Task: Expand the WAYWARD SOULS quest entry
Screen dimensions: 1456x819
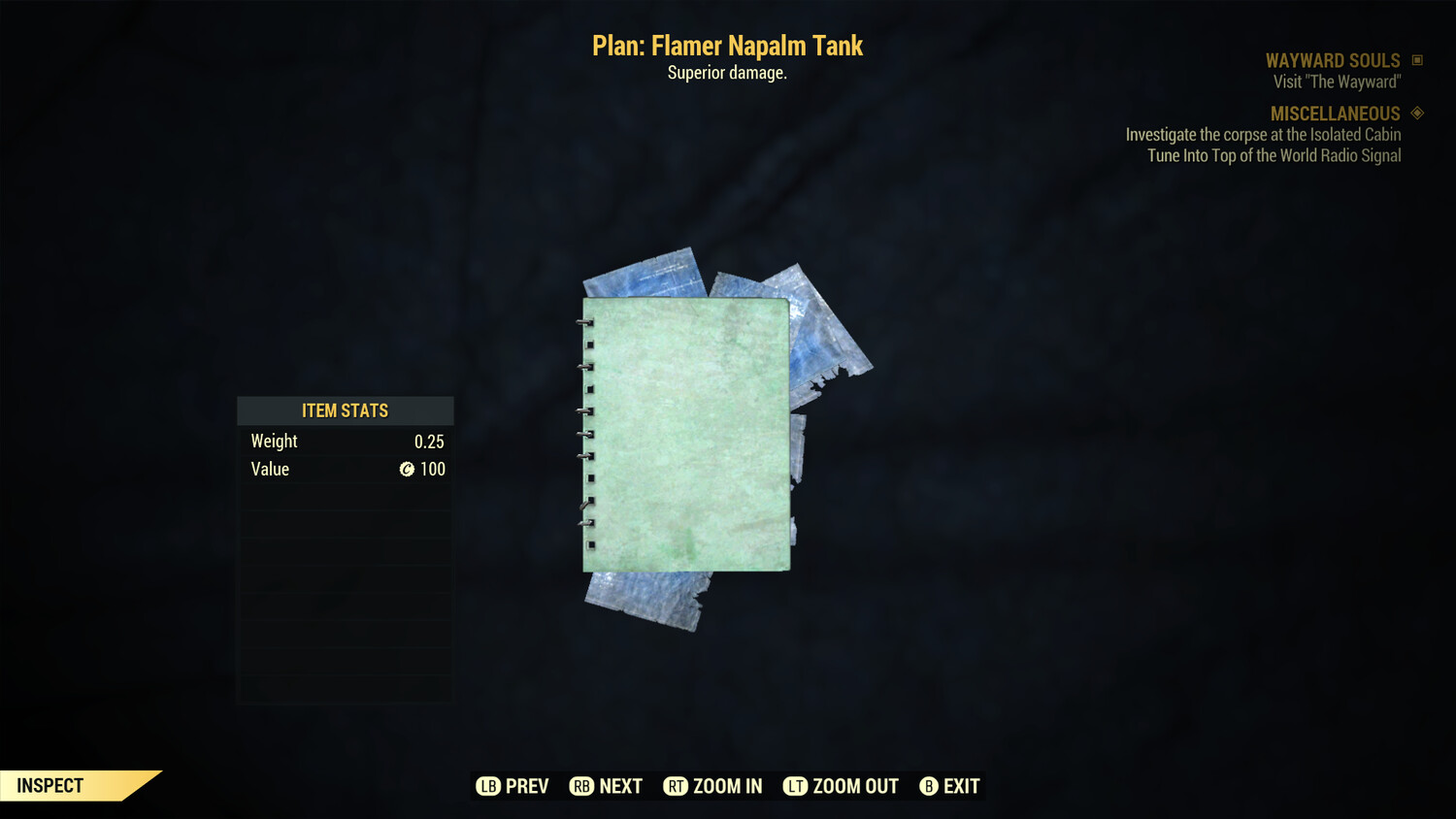Action: click(x=1333, y=59)
